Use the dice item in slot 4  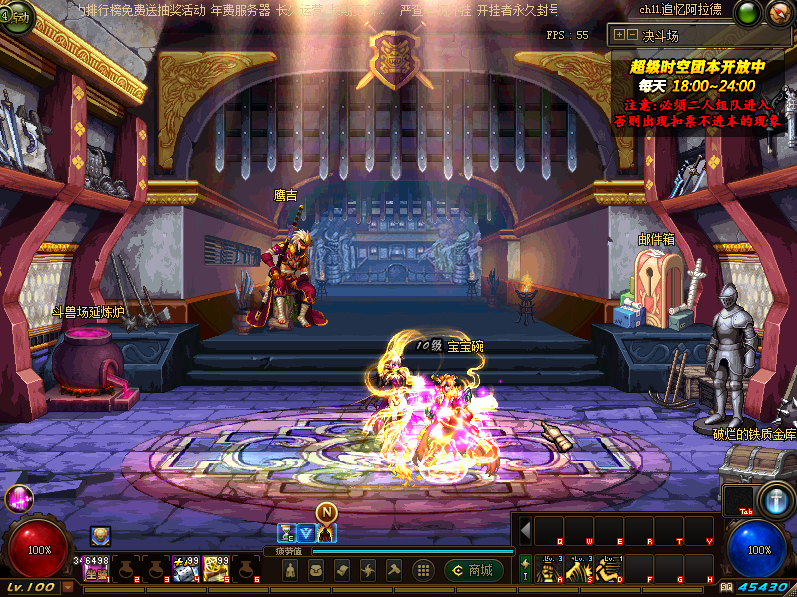tap(186, 569)
